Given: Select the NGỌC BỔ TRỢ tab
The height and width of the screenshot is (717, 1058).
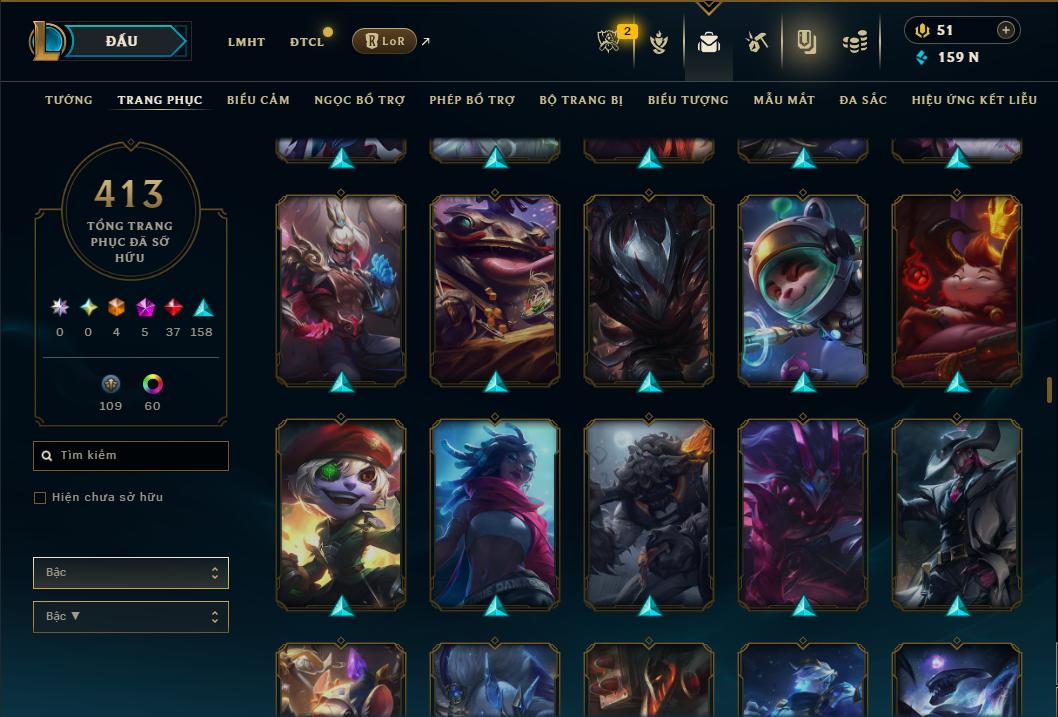Looking at the screenshot, I should pyautogui.click(x=359, y=100).
